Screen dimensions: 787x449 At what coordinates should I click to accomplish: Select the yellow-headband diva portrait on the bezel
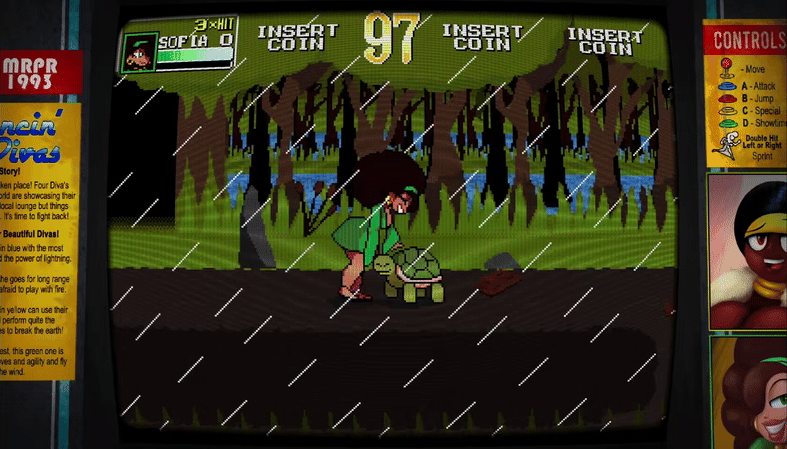click(x=748, y=252)
